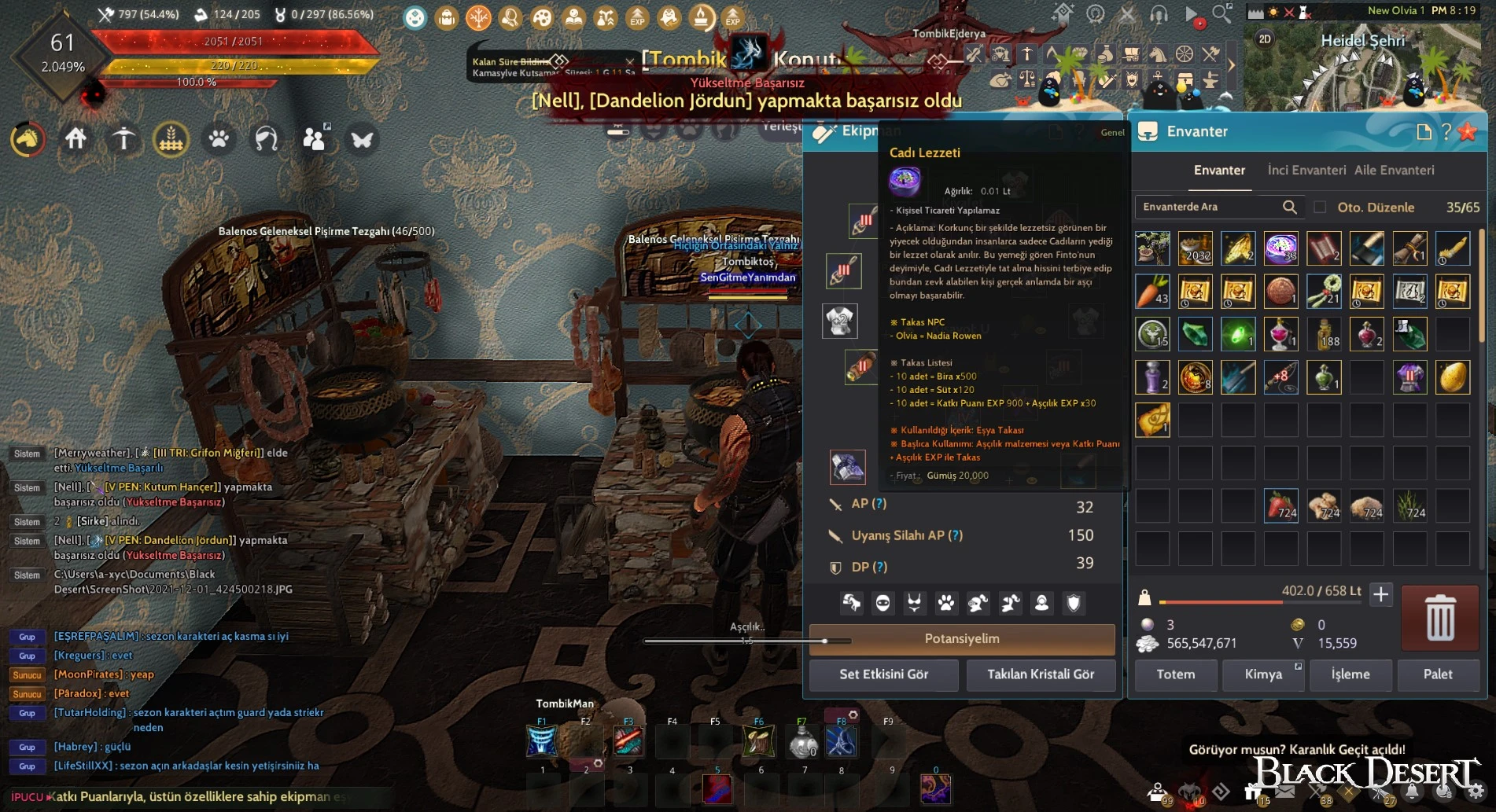1496x812 pixels.
Task: Open the Kimya button
Action: point(1263,674)
